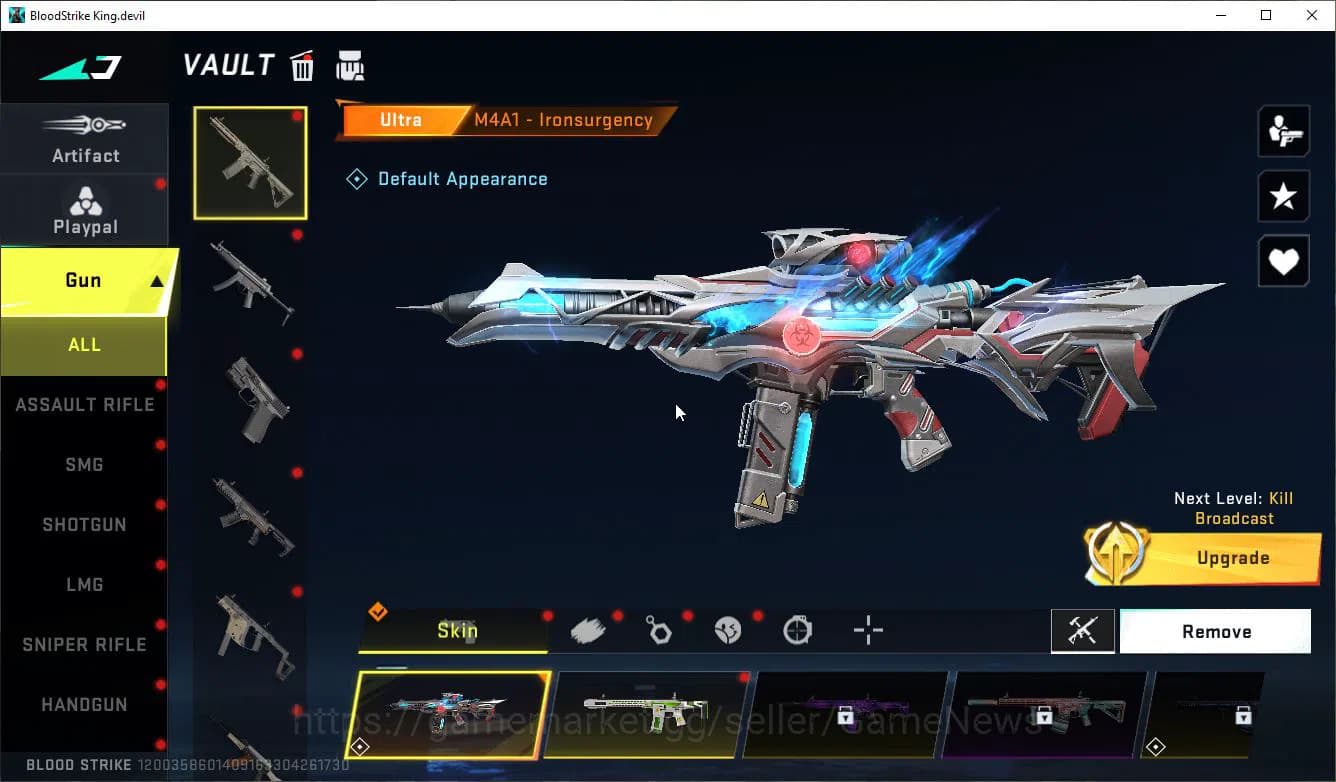Select the charm attachment icon

pos(659,630)
